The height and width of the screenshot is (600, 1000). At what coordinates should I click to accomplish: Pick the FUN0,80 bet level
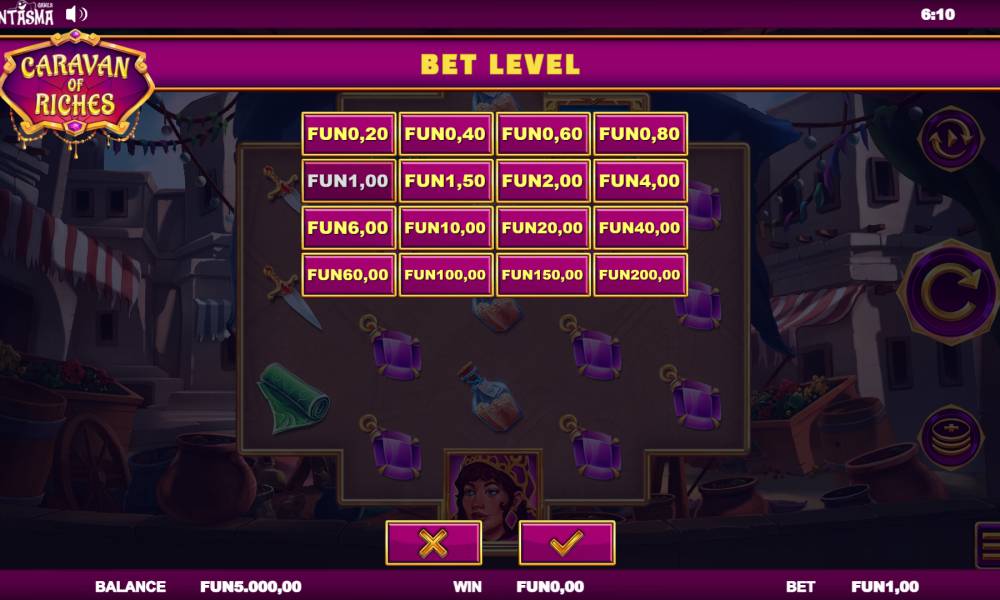pos(640,134)
